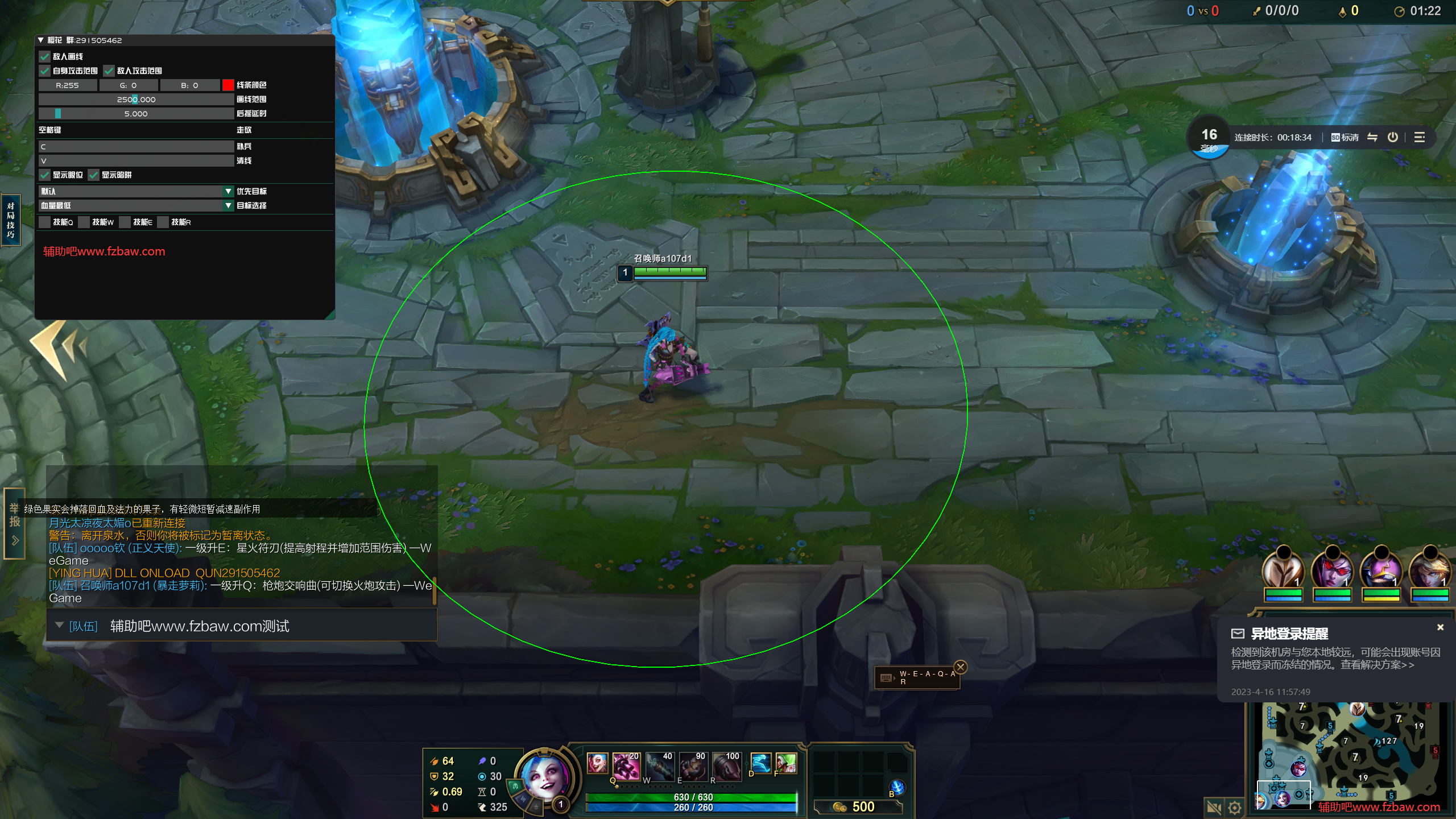Cast Jinx's W ability Zap
Screen dimensions: 1456x819
(x=660, y=766)
